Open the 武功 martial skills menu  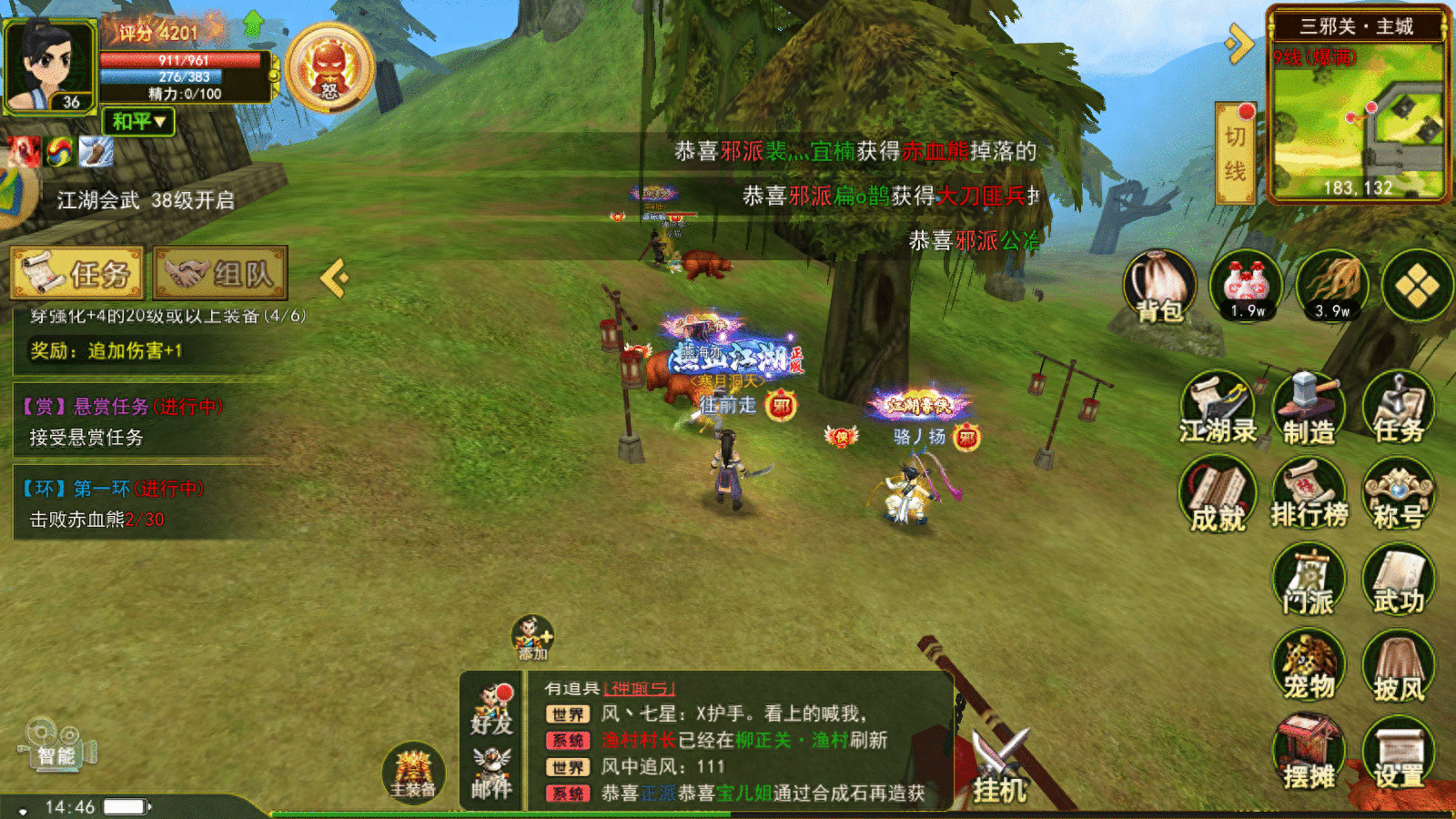tap(1399, 581)
